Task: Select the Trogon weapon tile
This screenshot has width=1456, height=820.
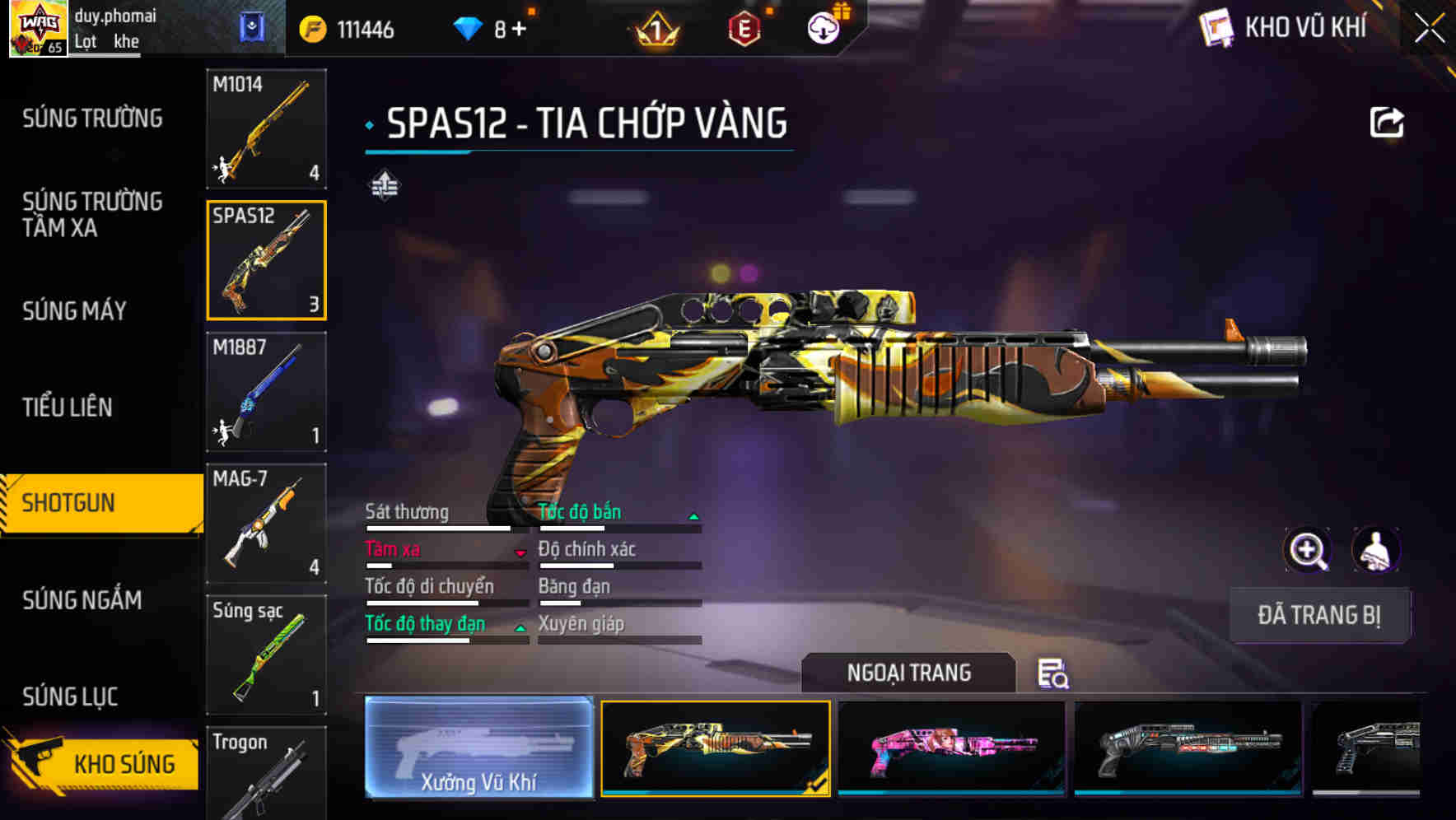Action: point(266,774)
